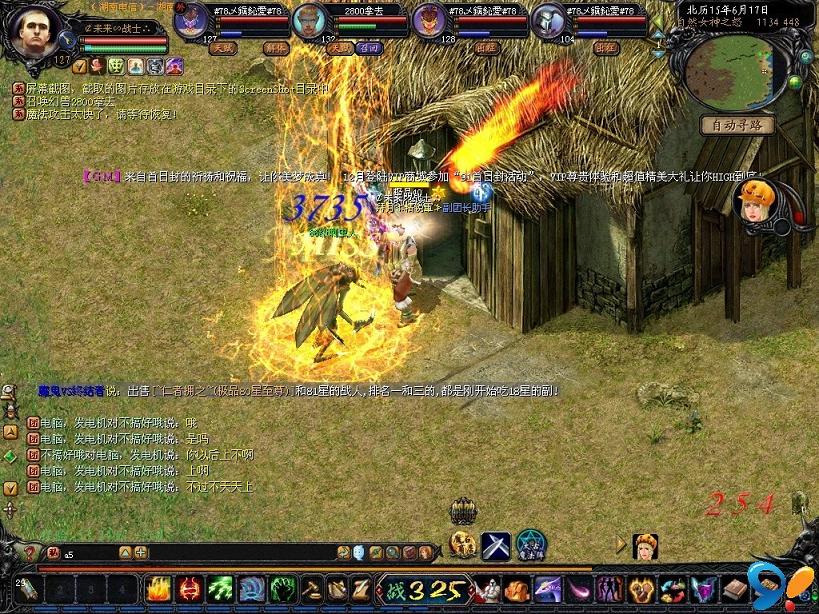This screenshot has width=819, height=614.
Task: Click the 解体 button under first party member
Action: (x=275, y=47)
